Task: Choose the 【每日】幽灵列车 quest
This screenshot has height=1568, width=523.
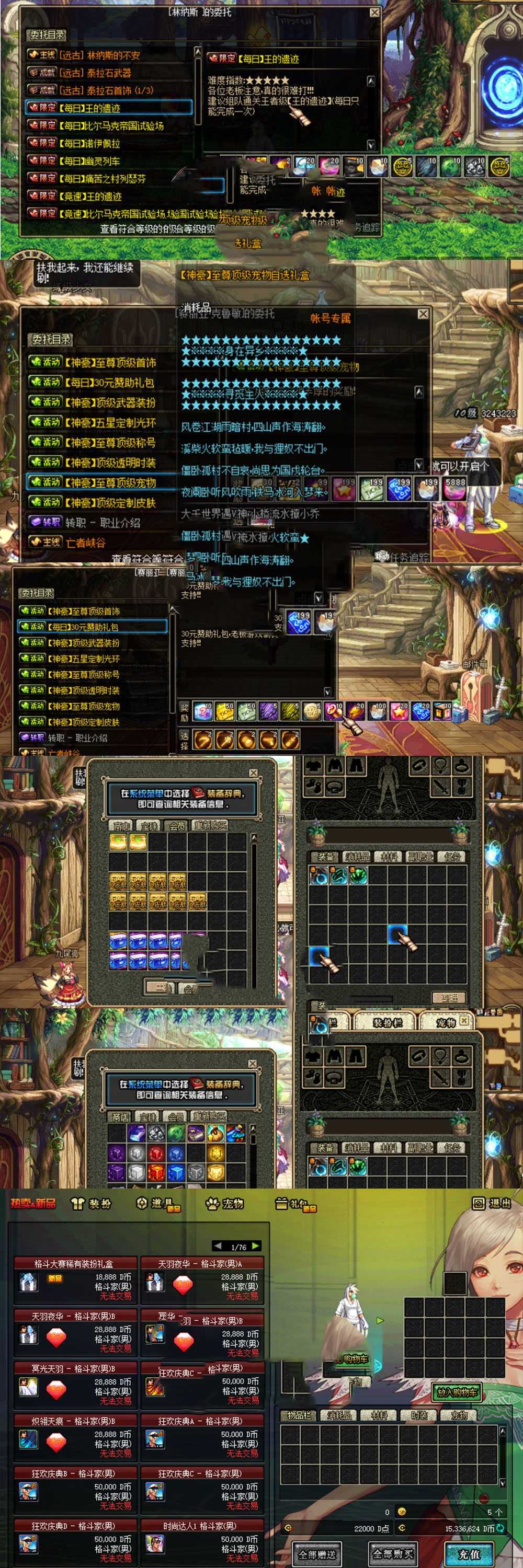Action: [92, 162]
